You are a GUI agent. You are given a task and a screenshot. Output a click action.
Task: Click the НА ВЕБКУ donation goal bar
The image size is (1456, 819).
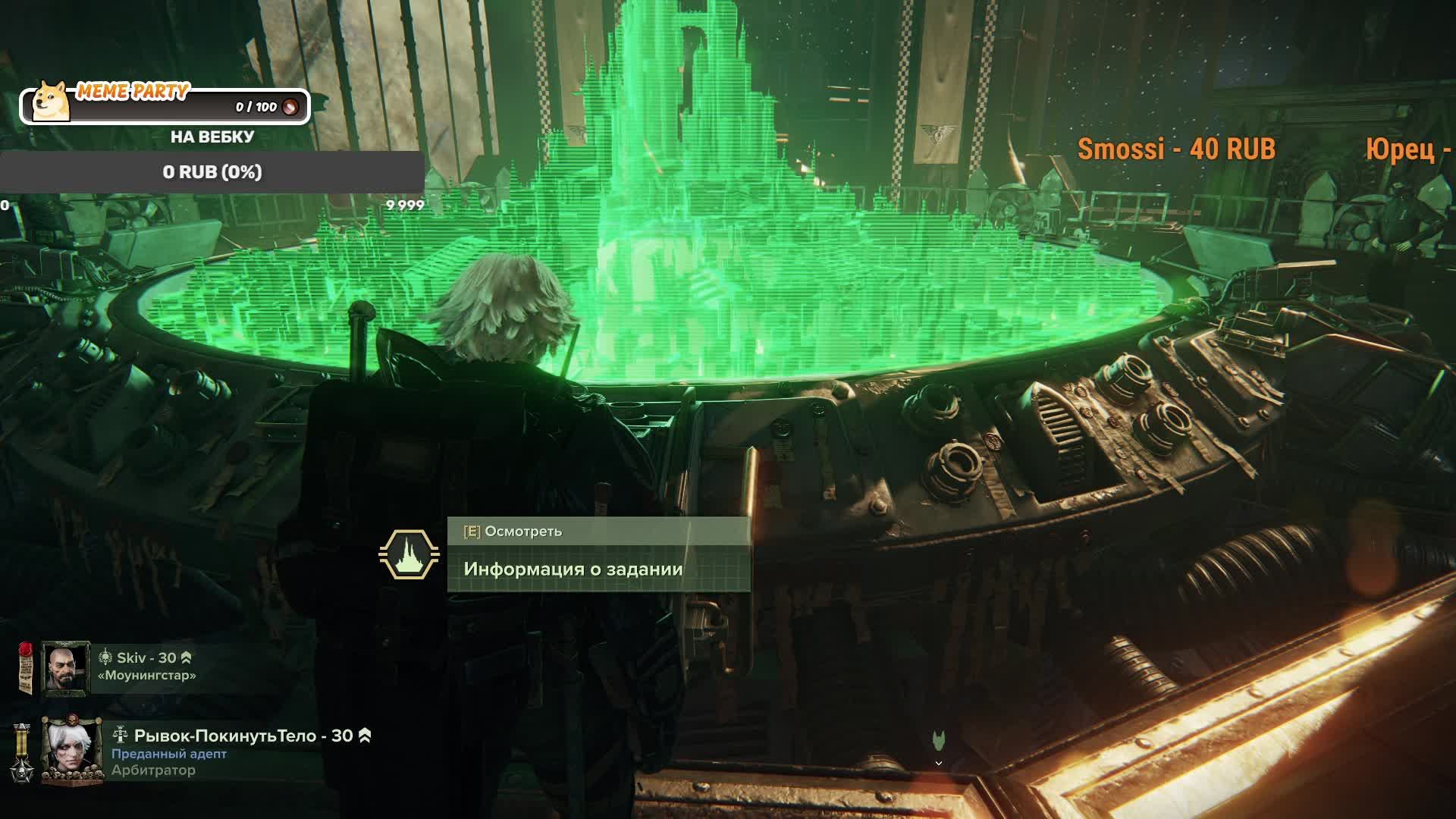(212, 172)
